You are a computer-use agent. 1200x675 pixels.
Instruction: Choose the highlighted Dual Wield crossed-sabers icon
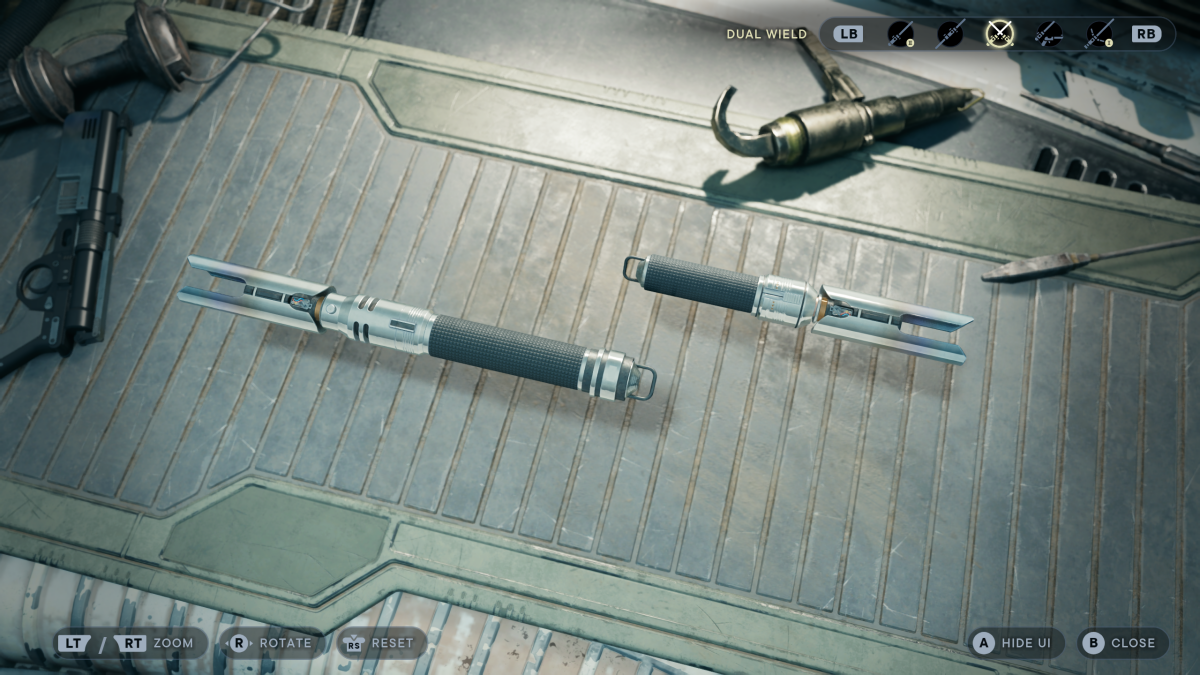(999, 34)
